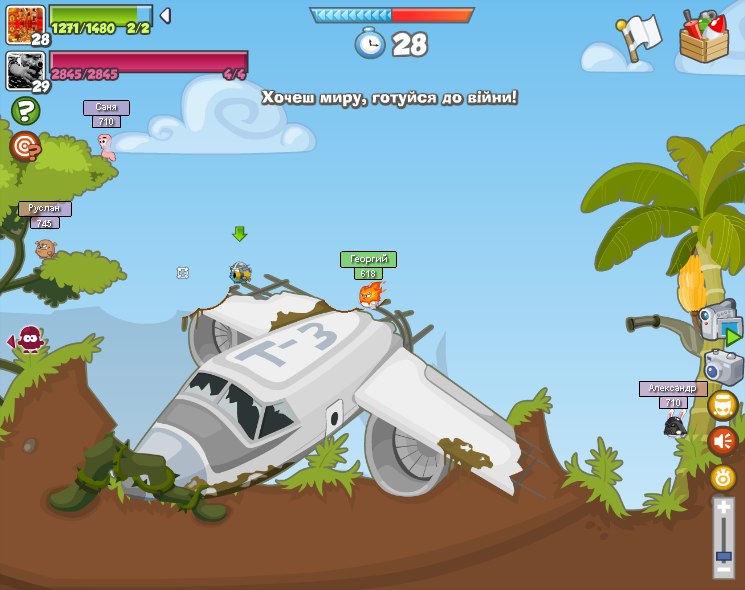Open help with the green question mark
The image size is (745, 590).
[x=25, y=111]
